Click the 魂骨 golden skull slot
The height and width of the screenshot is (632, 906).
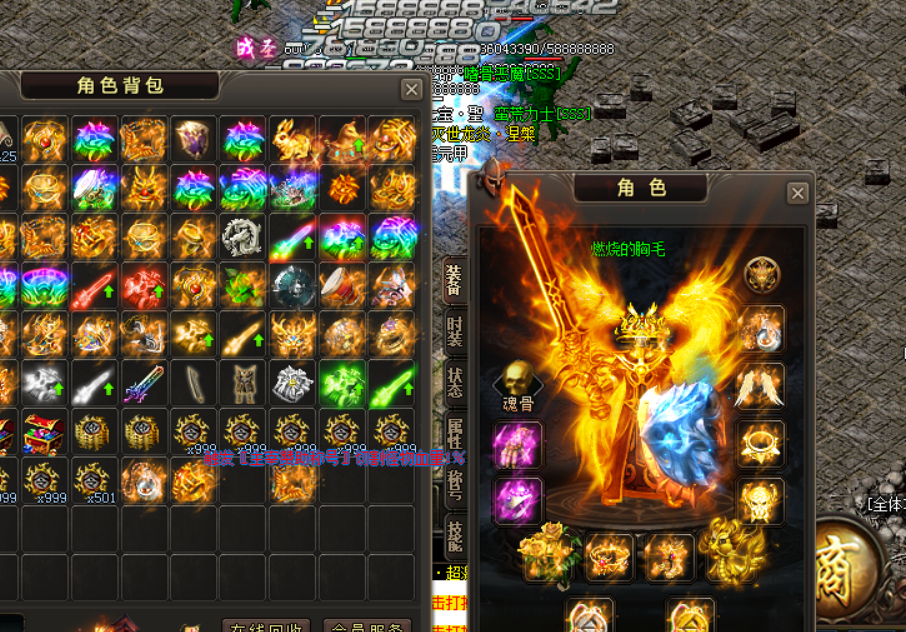[517, 381]
